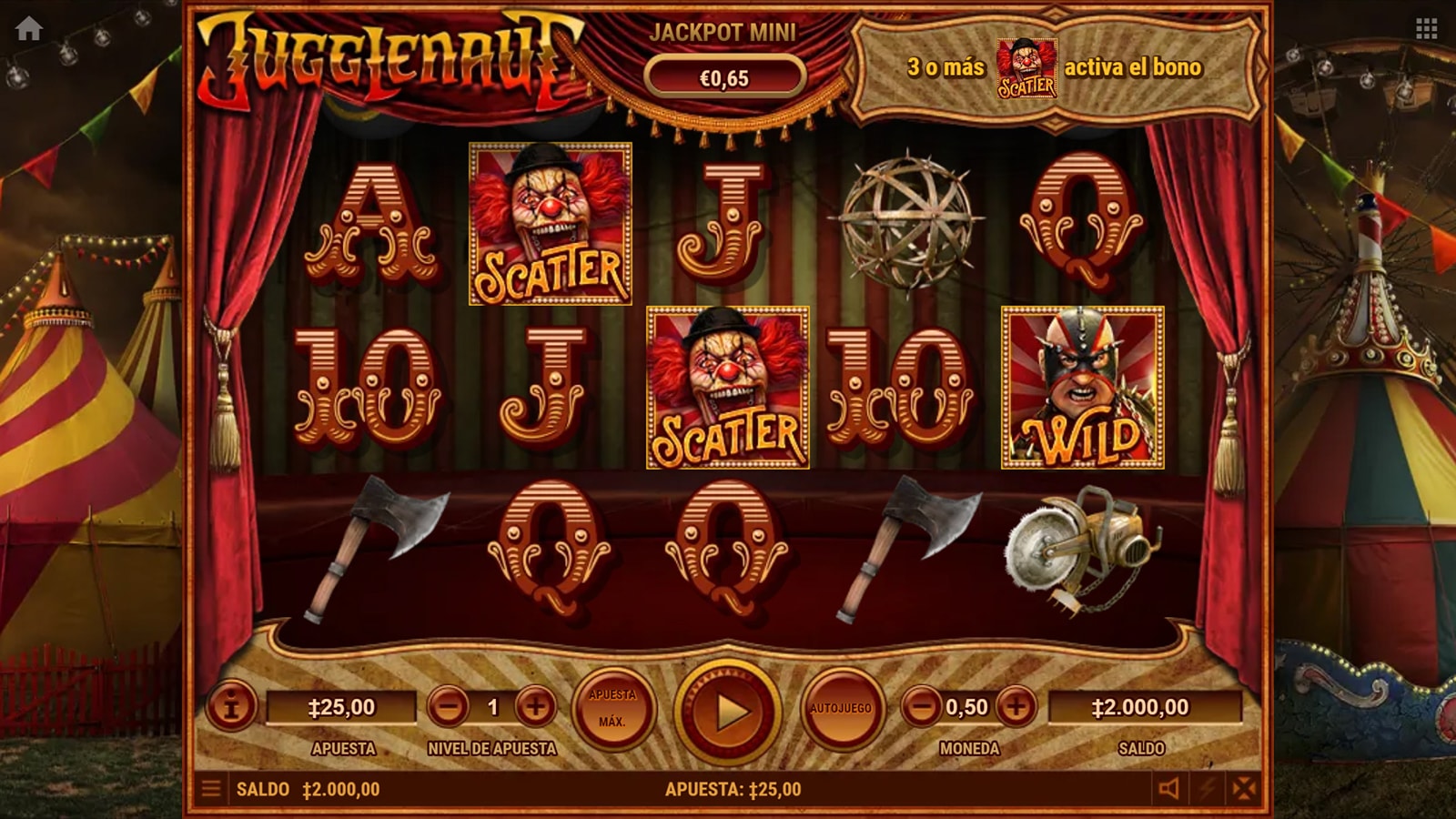The image size is (1456, 819).
Task: Open the grid games menu icon
Action: 1426,29
